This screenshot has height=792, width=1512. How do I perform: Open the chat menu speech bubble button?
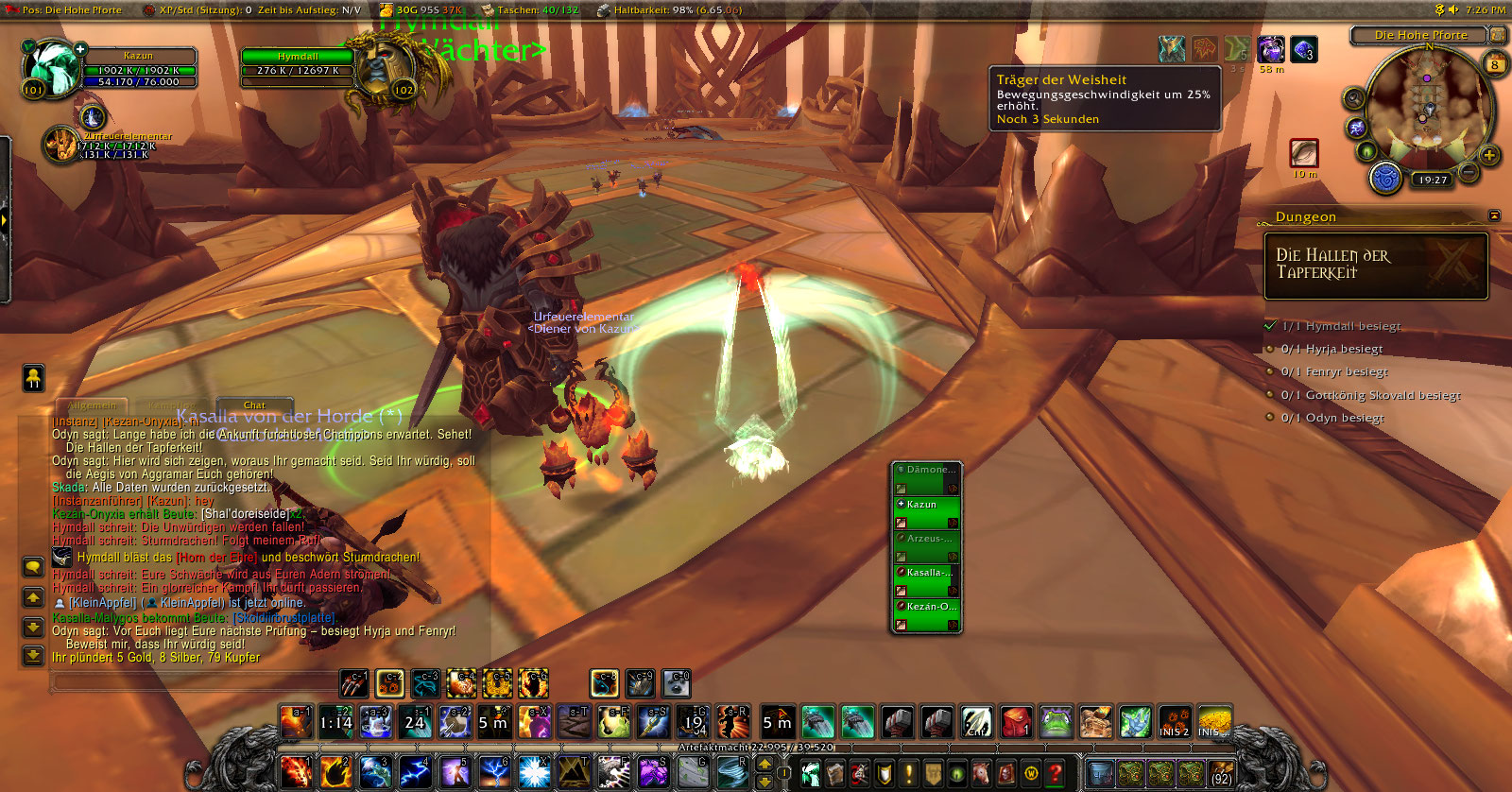click(x=33, y=567)
